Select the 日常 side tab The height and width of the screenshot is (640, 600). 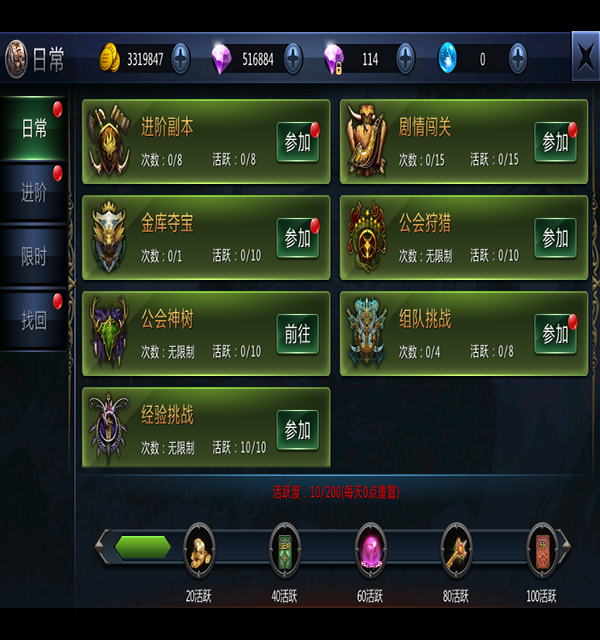click(x=35, y=129)
